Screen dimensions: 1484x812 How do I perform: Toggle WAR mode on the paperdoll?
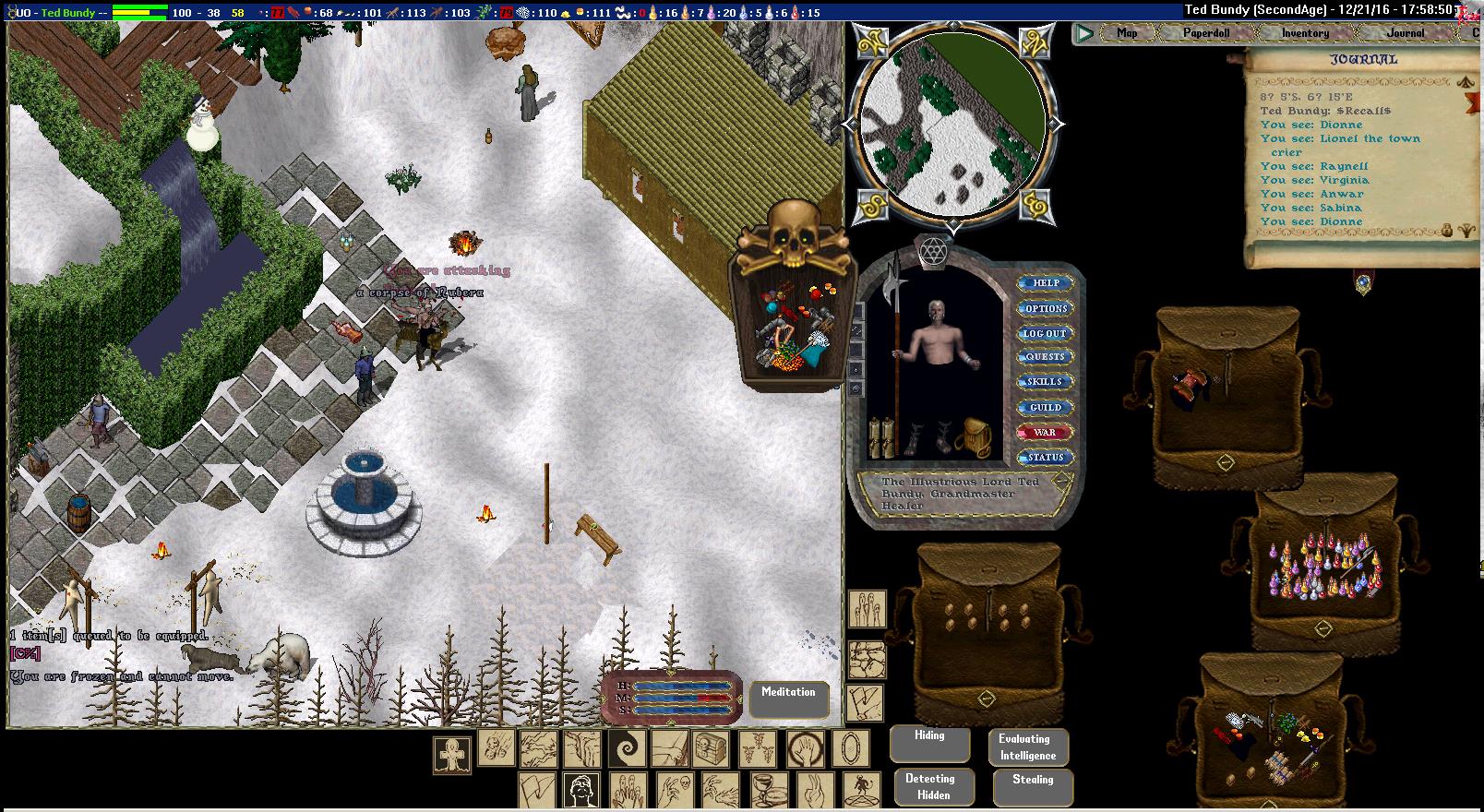tap(1045, 432)
